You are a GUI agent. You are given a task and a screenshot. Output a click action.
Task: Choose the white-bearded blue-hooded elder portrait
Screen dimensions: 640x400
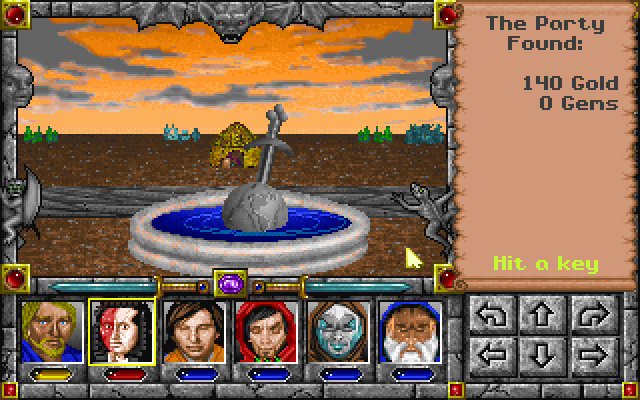click(411, 331)
